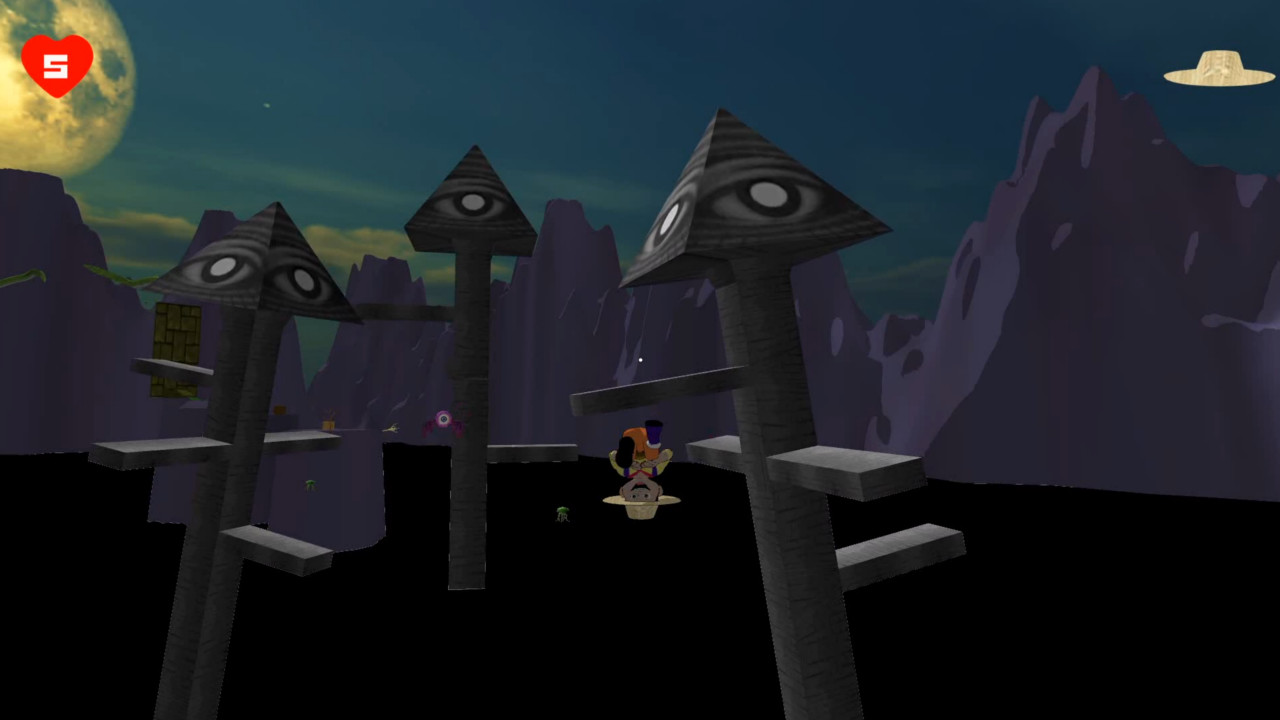Target the pink eyeball spider enemy
Image resolution: width=1280 pixels, height=720 pixels.
pyautogui.click(x=442, y=420)
